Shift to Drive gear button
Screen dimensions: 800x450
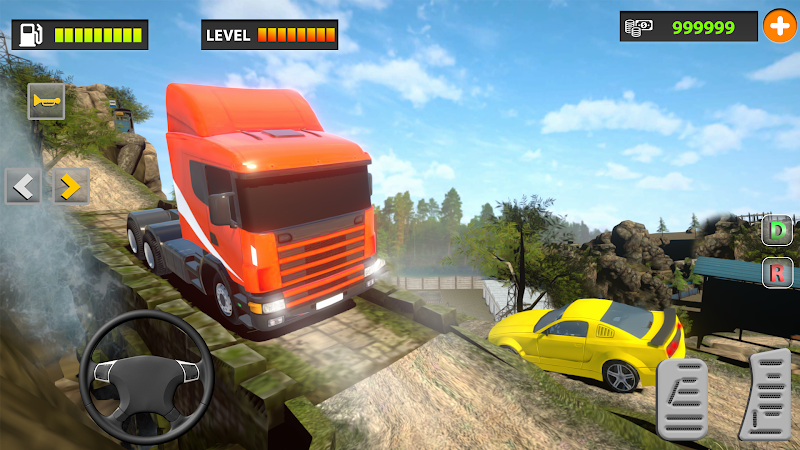pos(777,230)
